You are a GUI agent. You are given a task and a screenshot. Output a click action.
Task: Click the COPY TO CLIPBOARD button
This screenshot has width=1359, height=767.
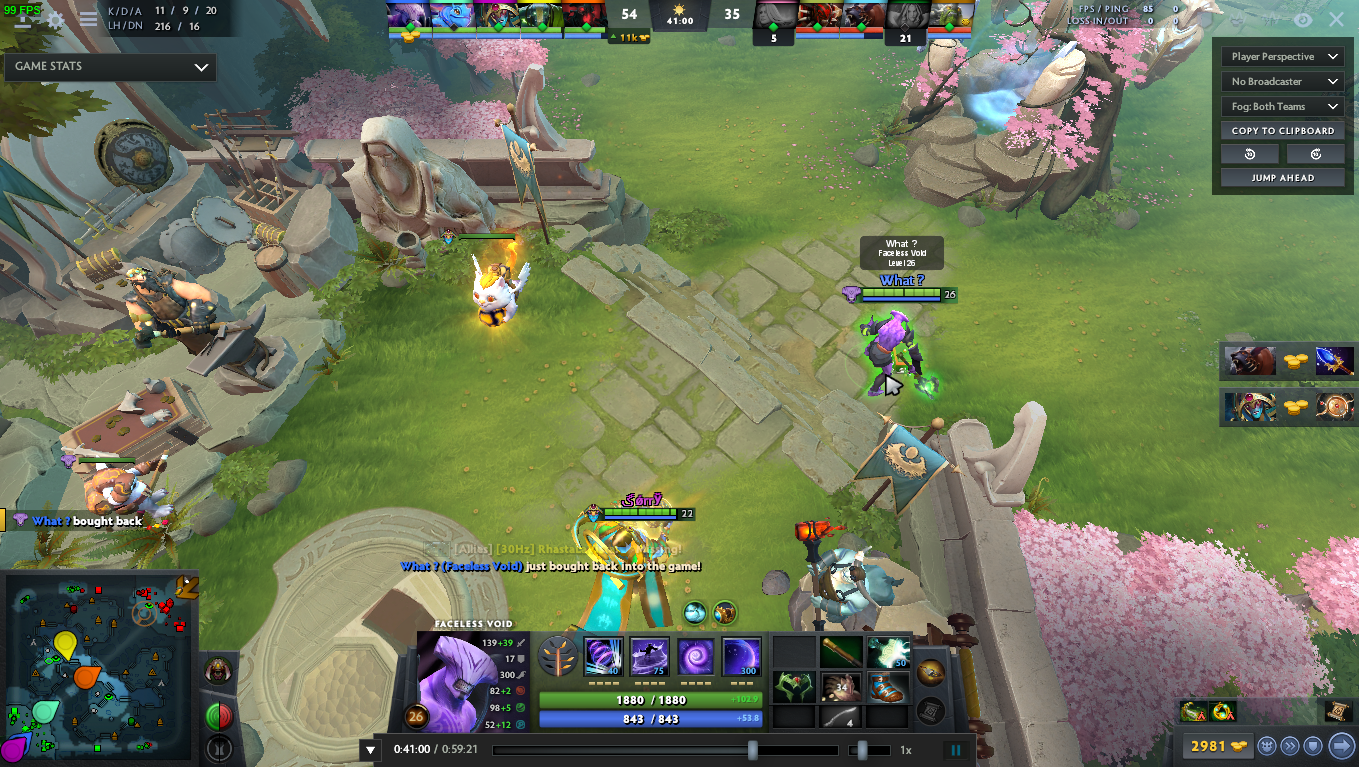point(1282,130)
